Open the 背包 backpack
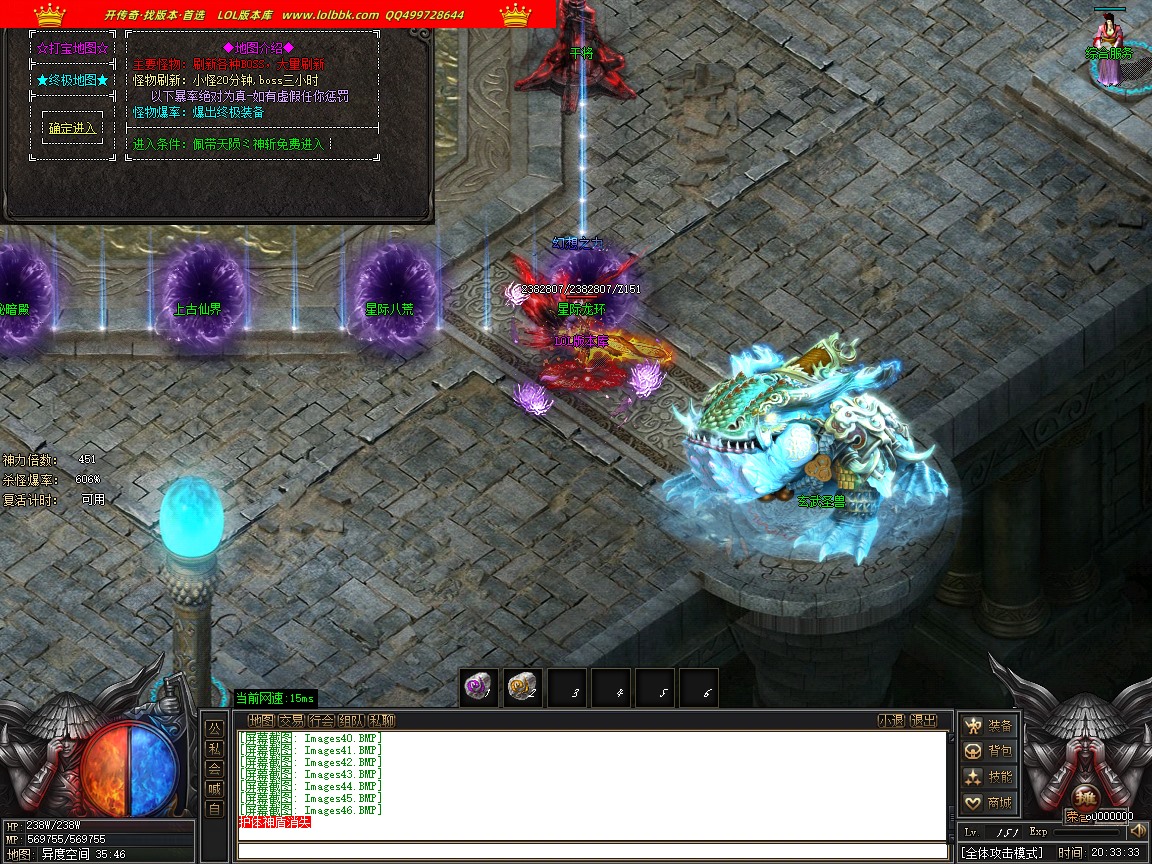This screenshot has width=1152, height=864. tap(987, 751)
